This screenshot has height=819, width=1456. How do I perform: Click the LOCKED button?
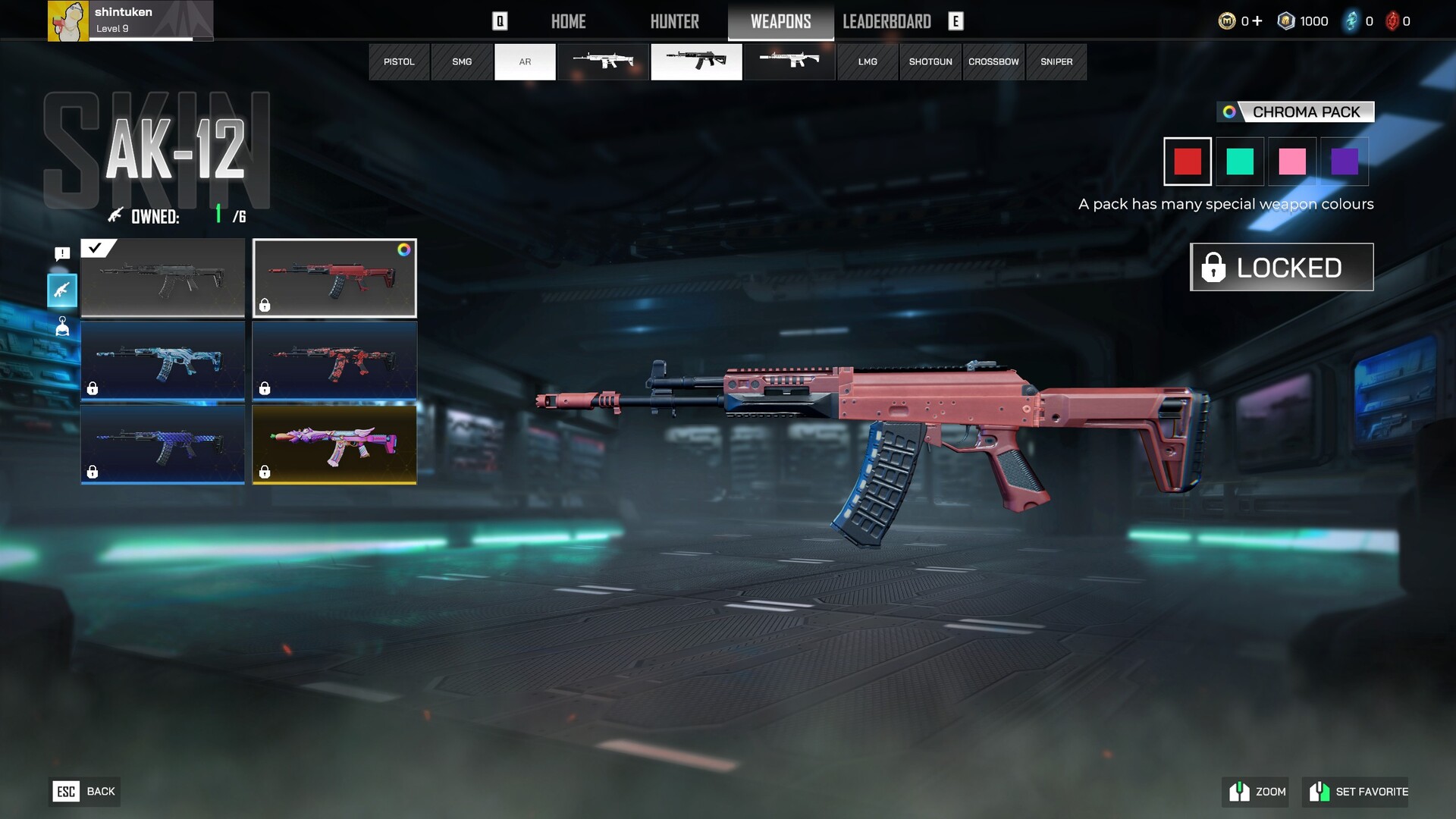pyautogui.click(x=1281, y=266)
